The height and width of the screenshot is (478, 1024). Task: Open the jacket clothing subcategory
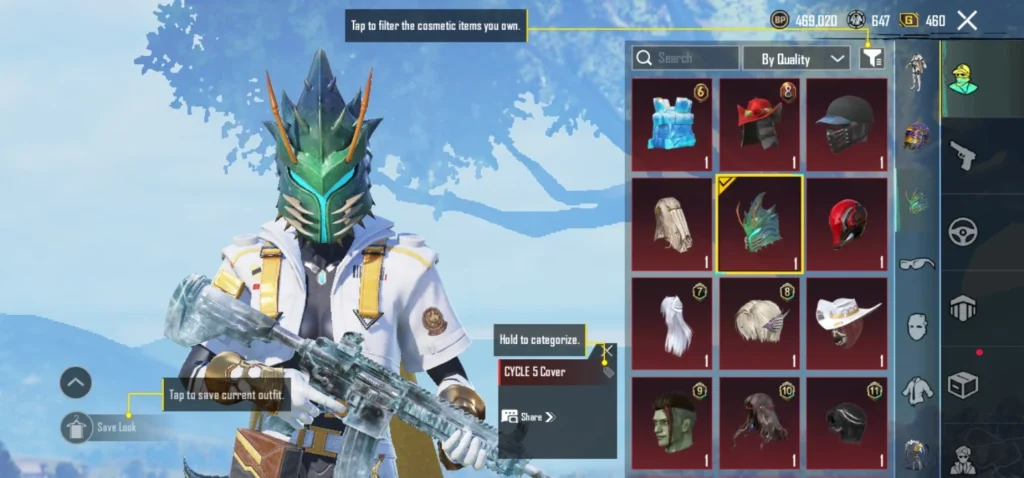coord(915,389)
